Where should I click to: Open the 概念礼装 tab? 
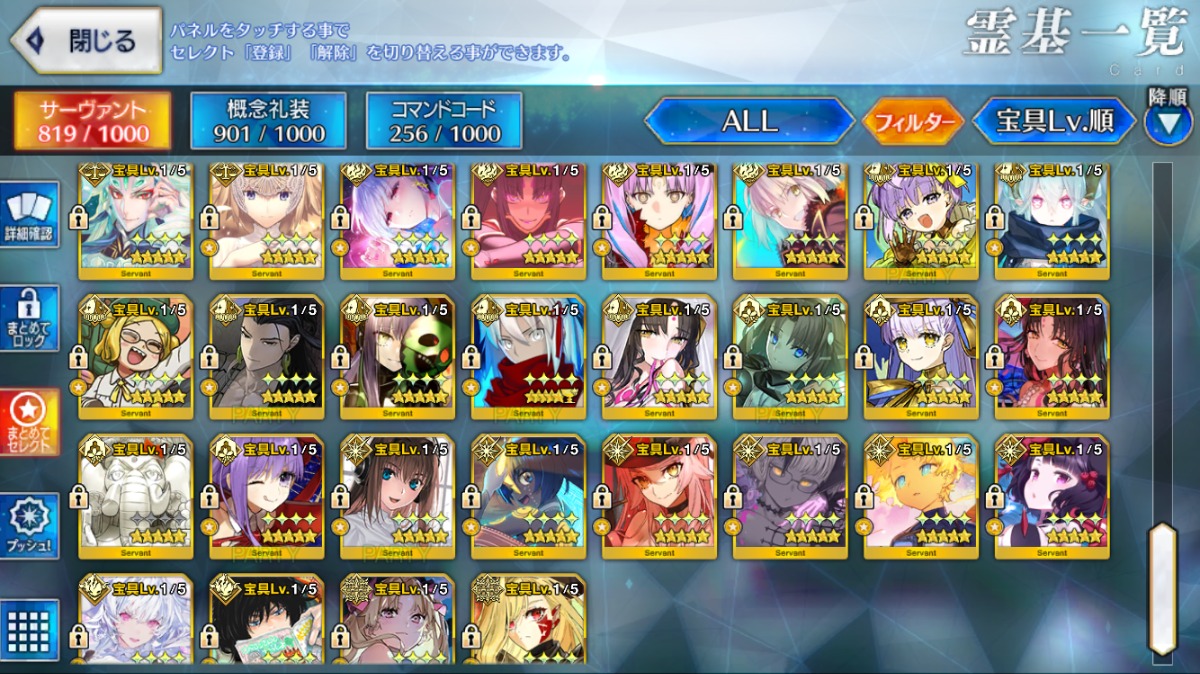tap(269, 122)
